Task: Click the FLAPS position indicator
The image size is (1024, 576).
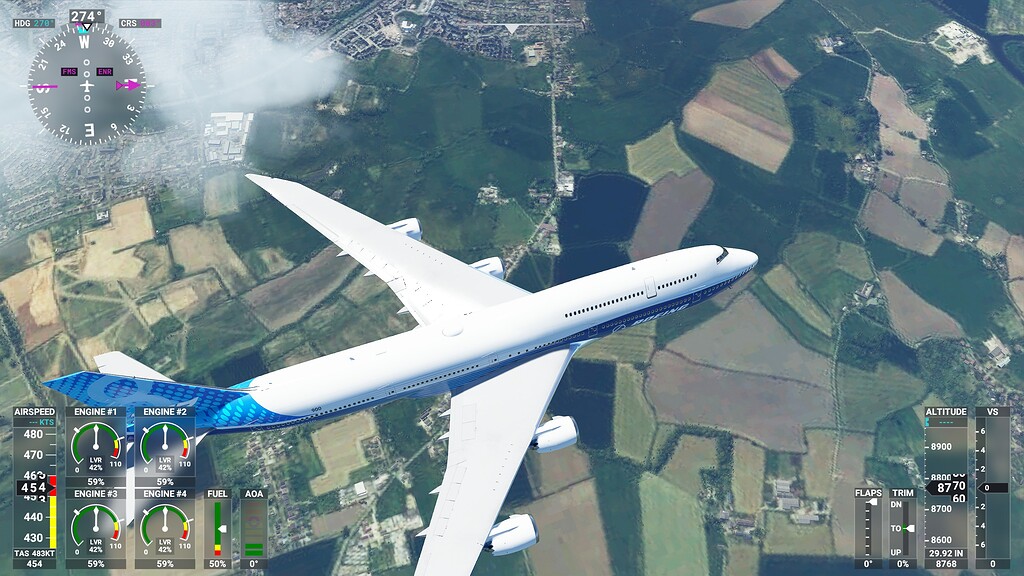Action: coord(868,528)
